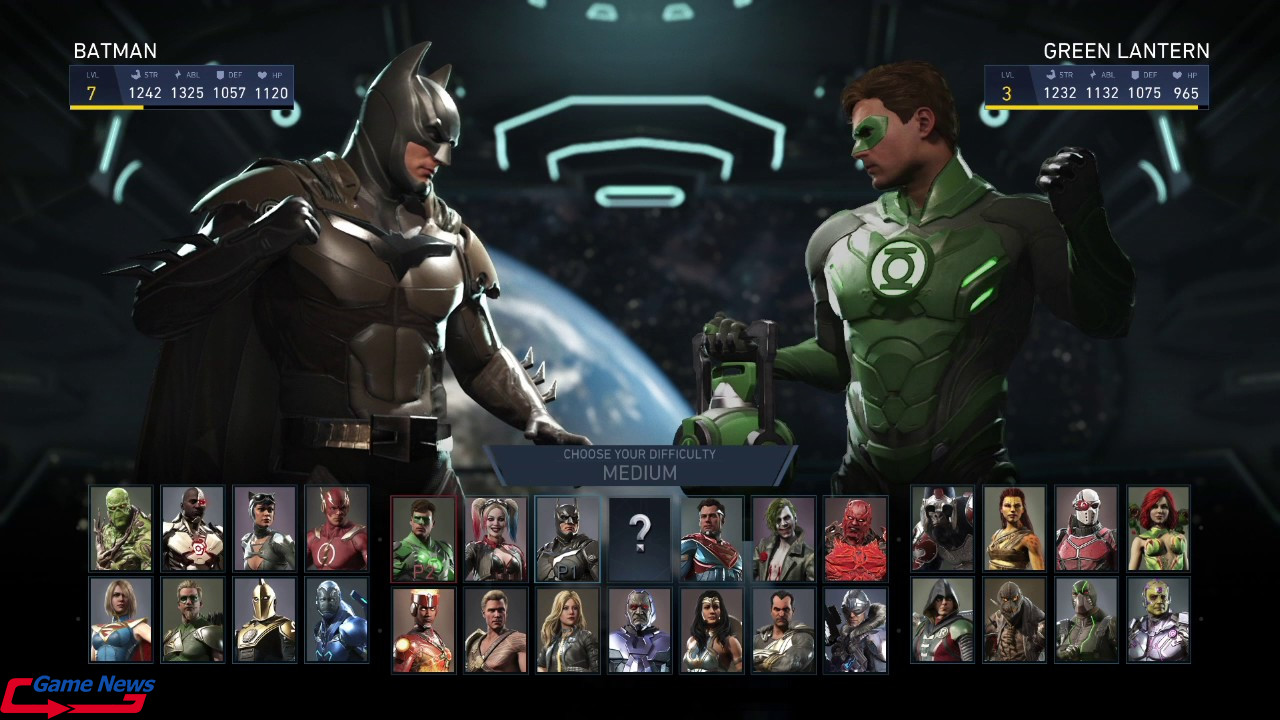Choose Deadshot from the roster
The height and width of the screenshot is (720, 1280).
1086,529
